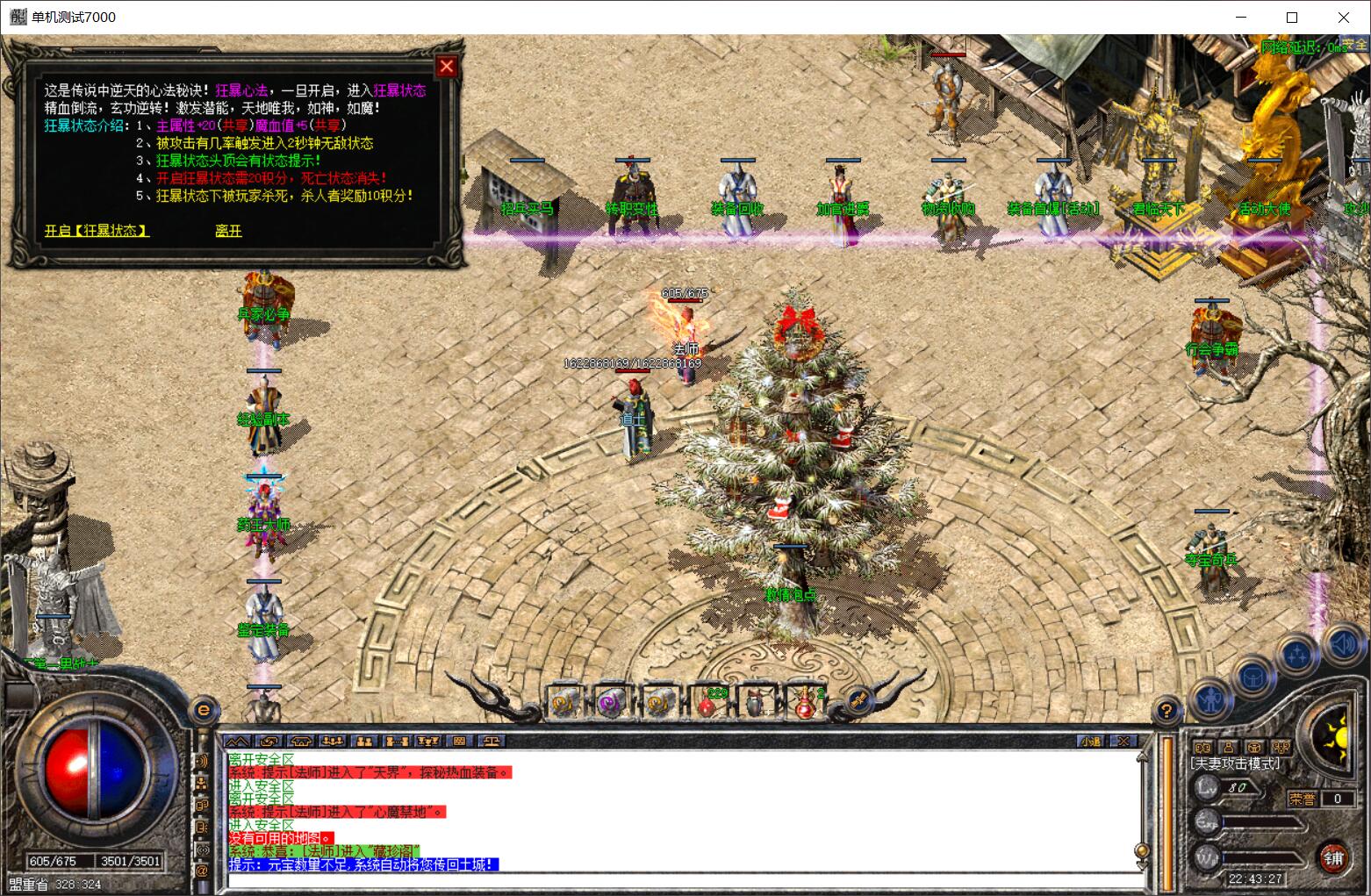Viewport: 1371px width, 896px height.
Task: Click the X button beside 小退
Action: pyautogui.click(x=1123, y=742)
